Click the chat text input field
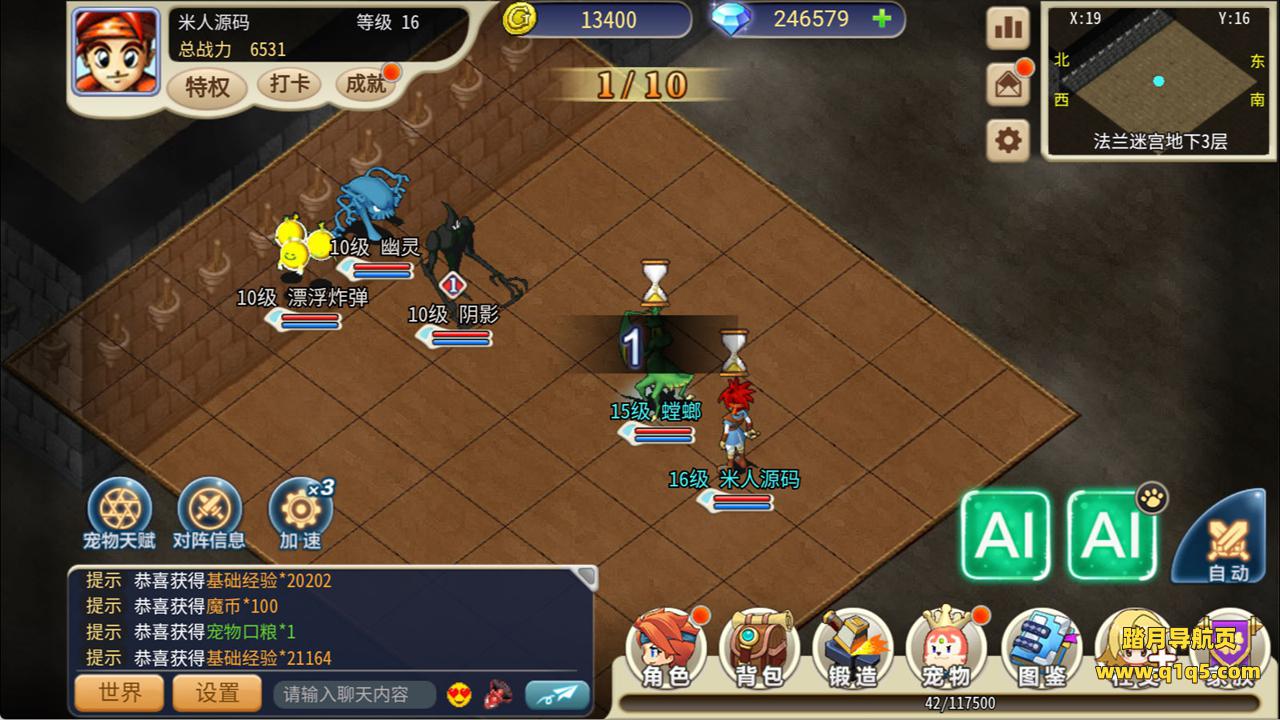Screen dimensions: 1280x720 tap(355, 694)
